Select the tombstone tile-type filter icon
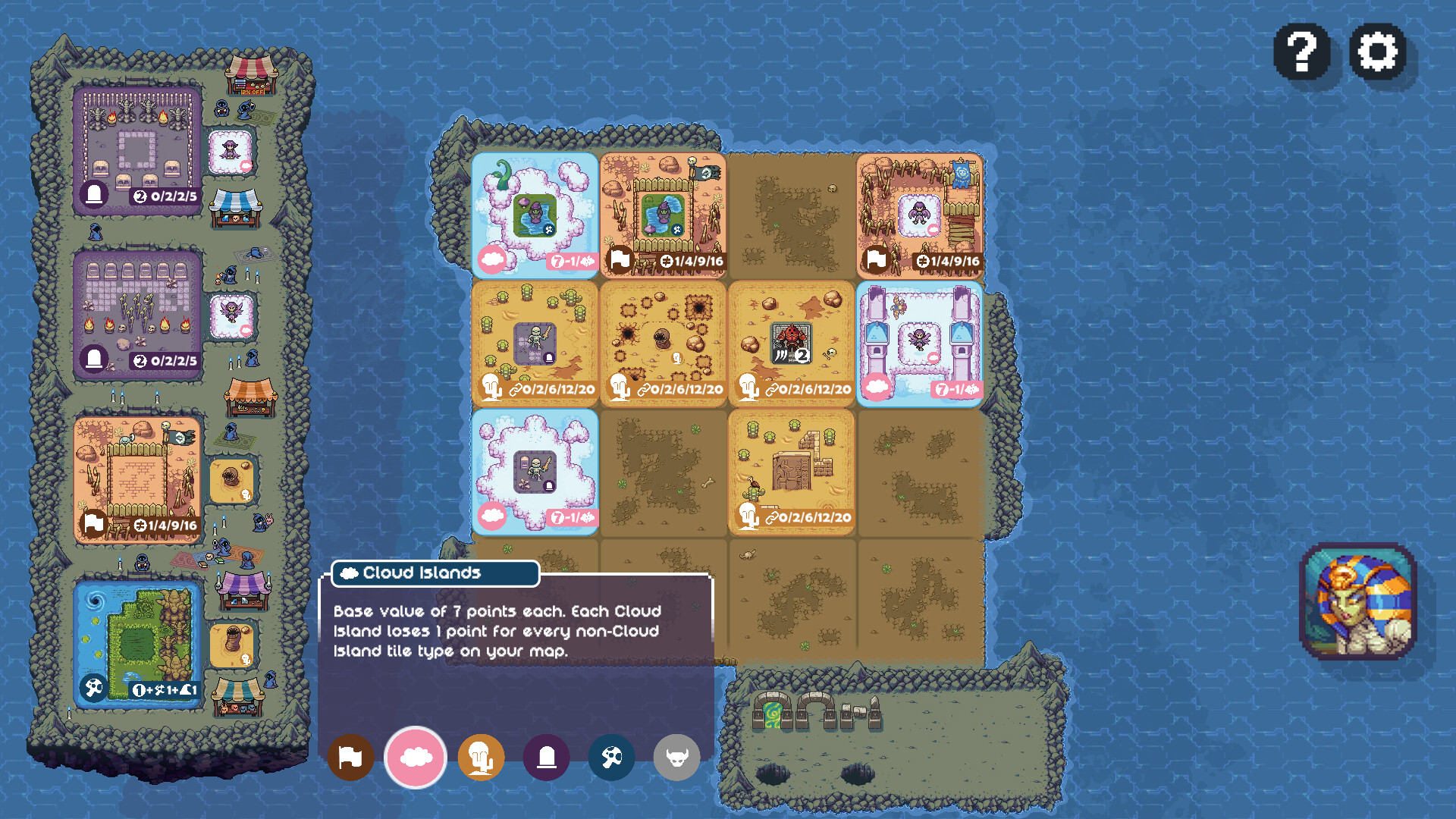 (x=547, y=758)
